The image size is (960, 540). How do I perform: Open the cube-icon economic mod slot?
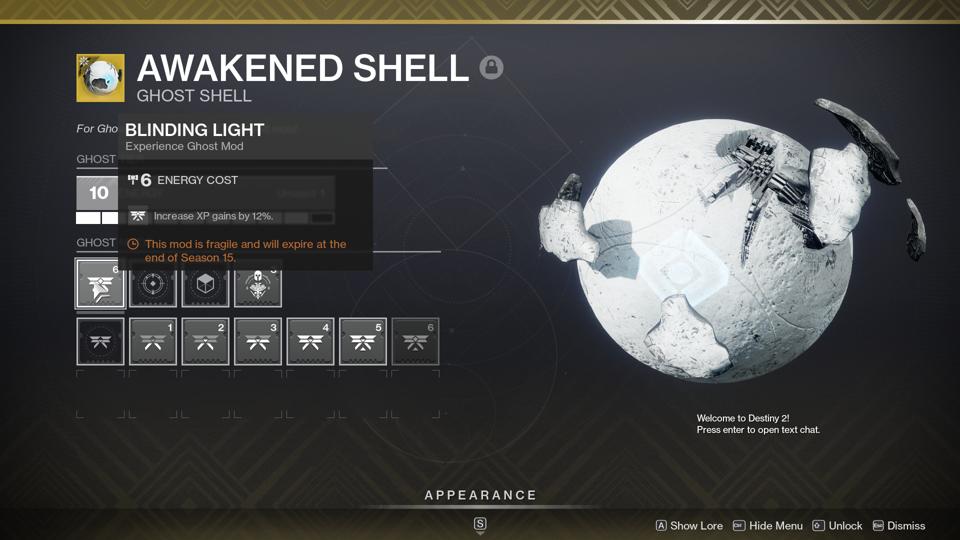(205, 285)
